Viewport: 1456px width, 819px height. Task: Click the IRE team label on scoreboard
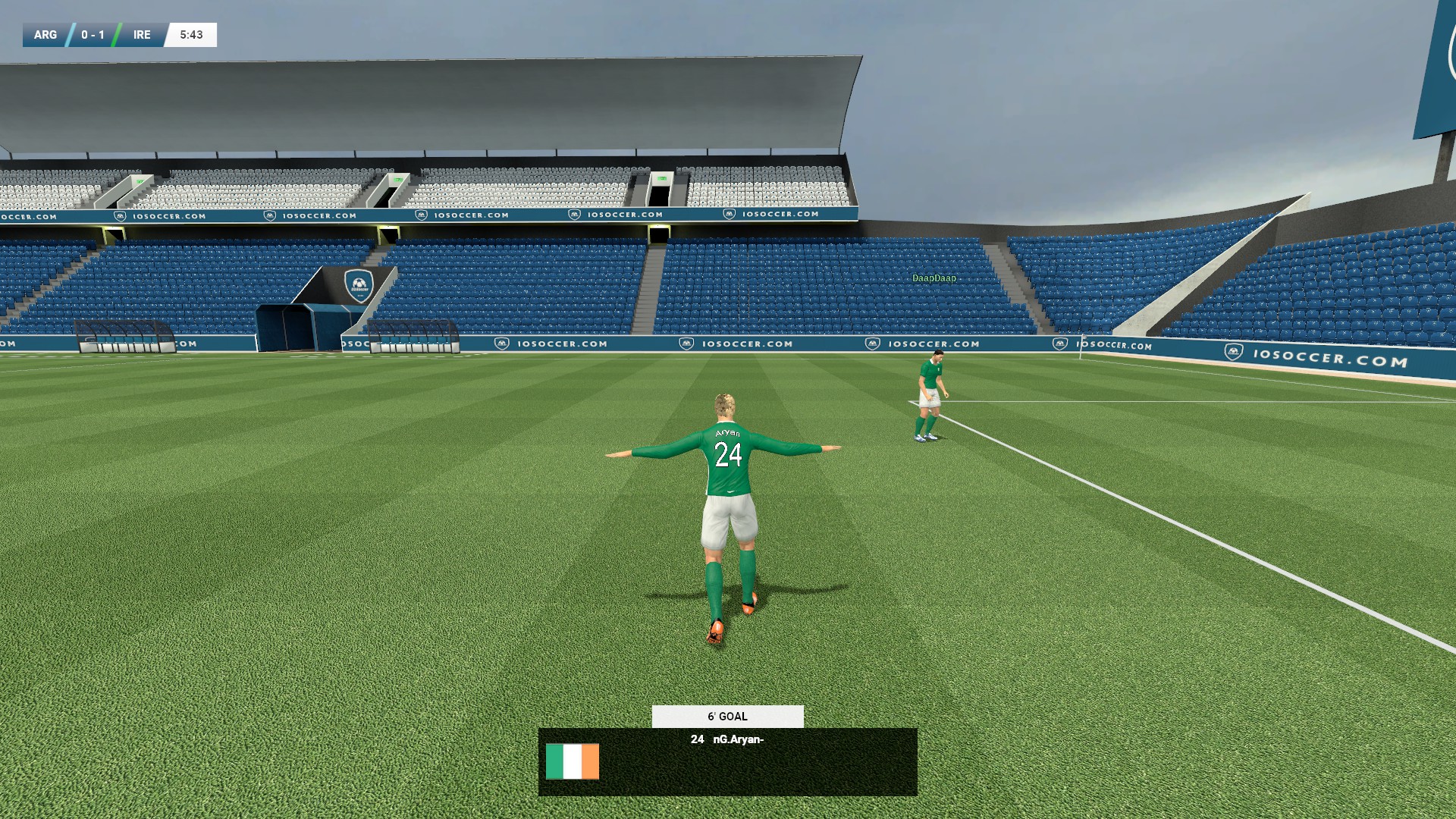(x=140, y=34)
